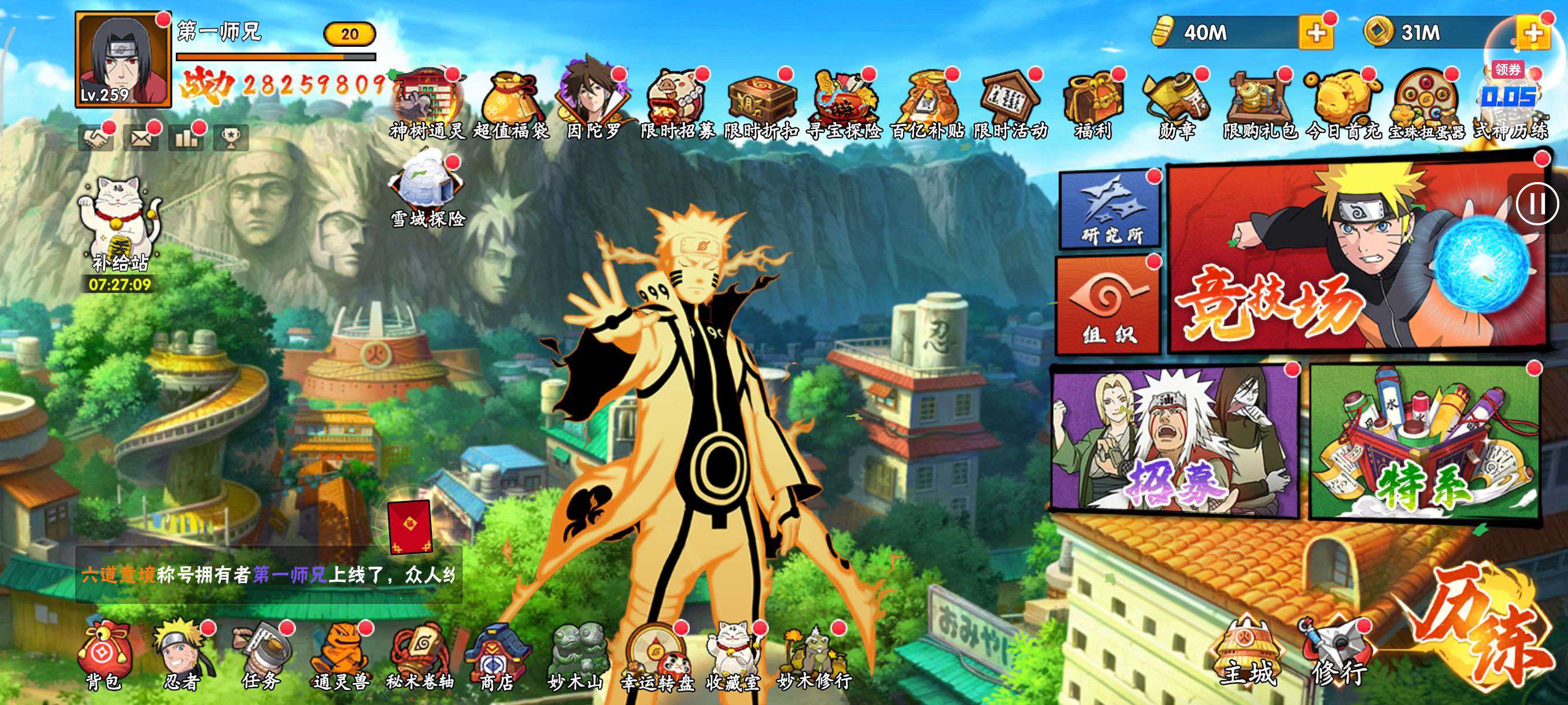Image resolution: width=1568 pixels, height=705 pixels.
Task: Open the 竞技场 arena banner
Action: point(1356,258)
